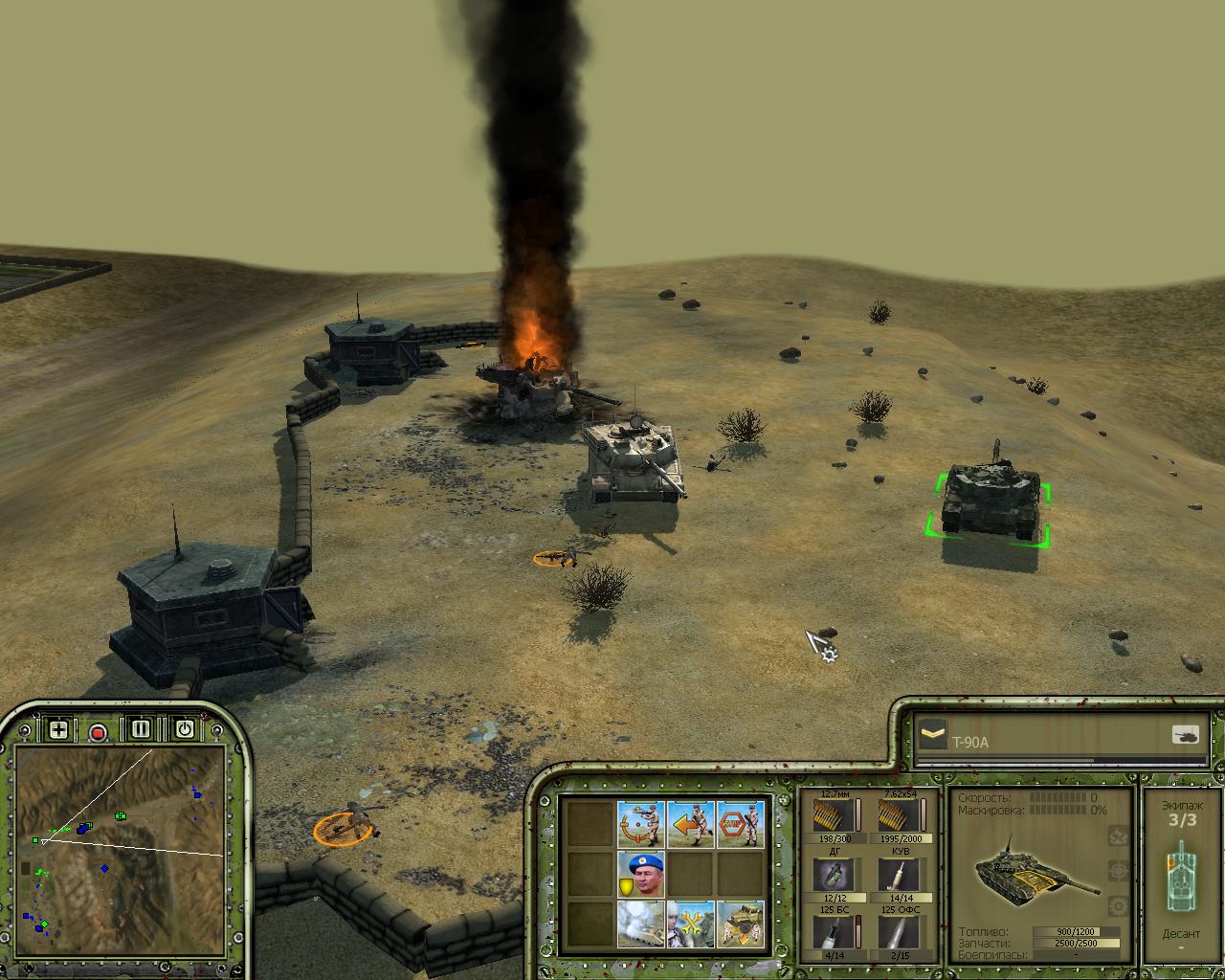The image size is (1225, 980).
Task: Choose the repair crossed-wrenches command
Action: pos(691,924)
